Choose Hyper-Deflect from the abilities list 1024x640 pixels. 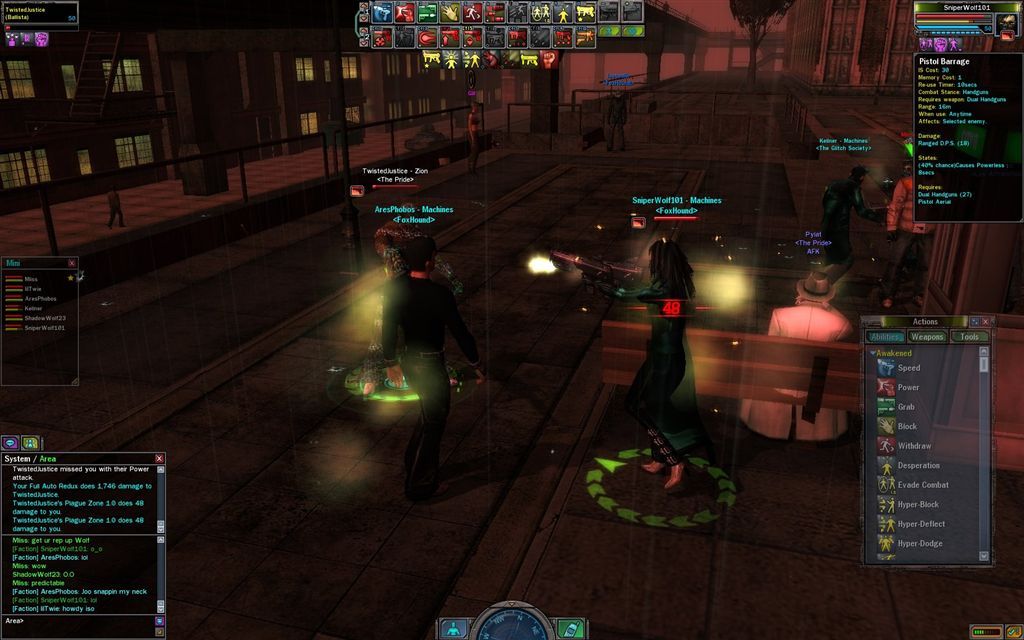(920, 524)
